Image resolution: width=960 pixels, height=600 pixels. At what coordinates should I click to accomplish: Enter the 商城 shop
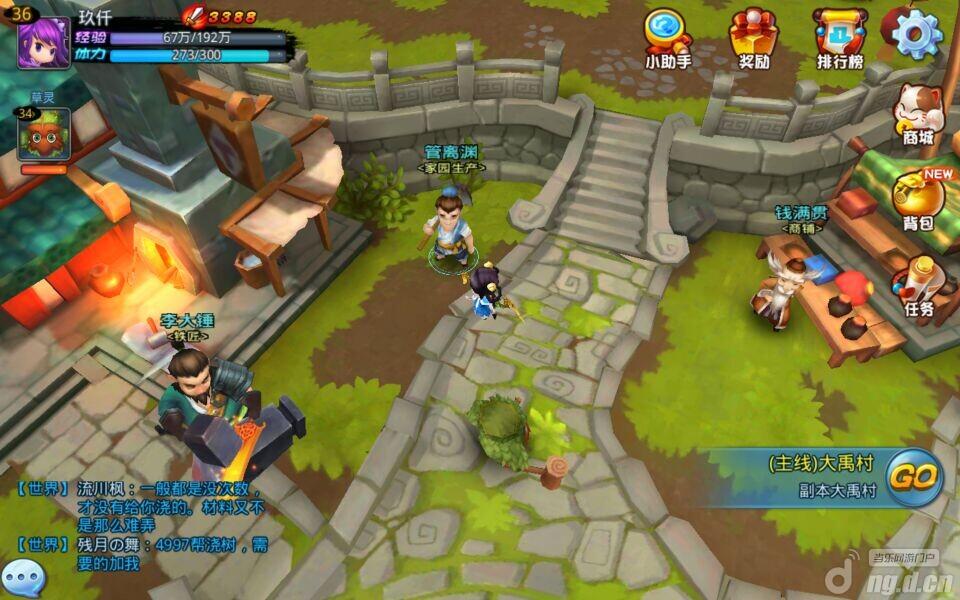(917, 113)
